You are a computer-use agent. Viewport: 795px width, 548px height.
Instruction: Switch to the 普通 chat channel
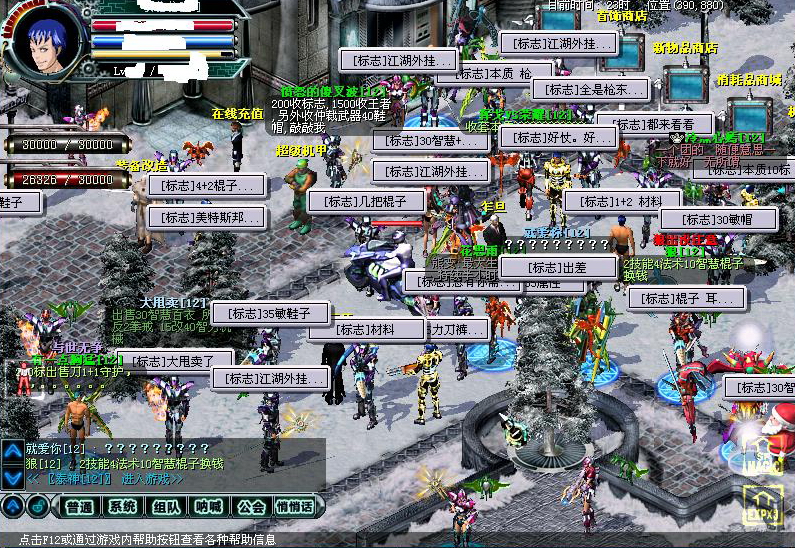point(79,507)
